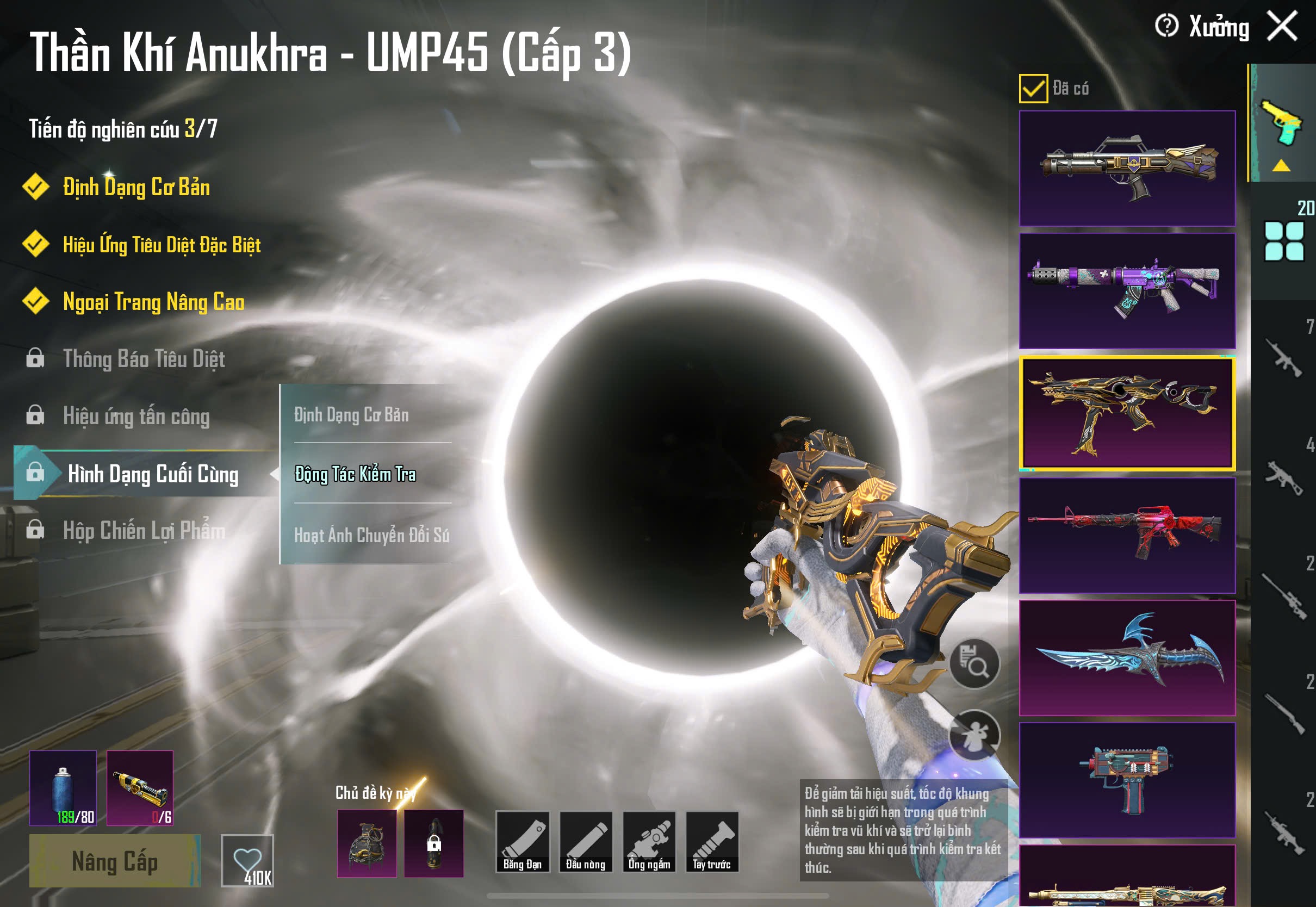
Task: Open the Đầu nòng muzzle slot
Action: point(585,842)
